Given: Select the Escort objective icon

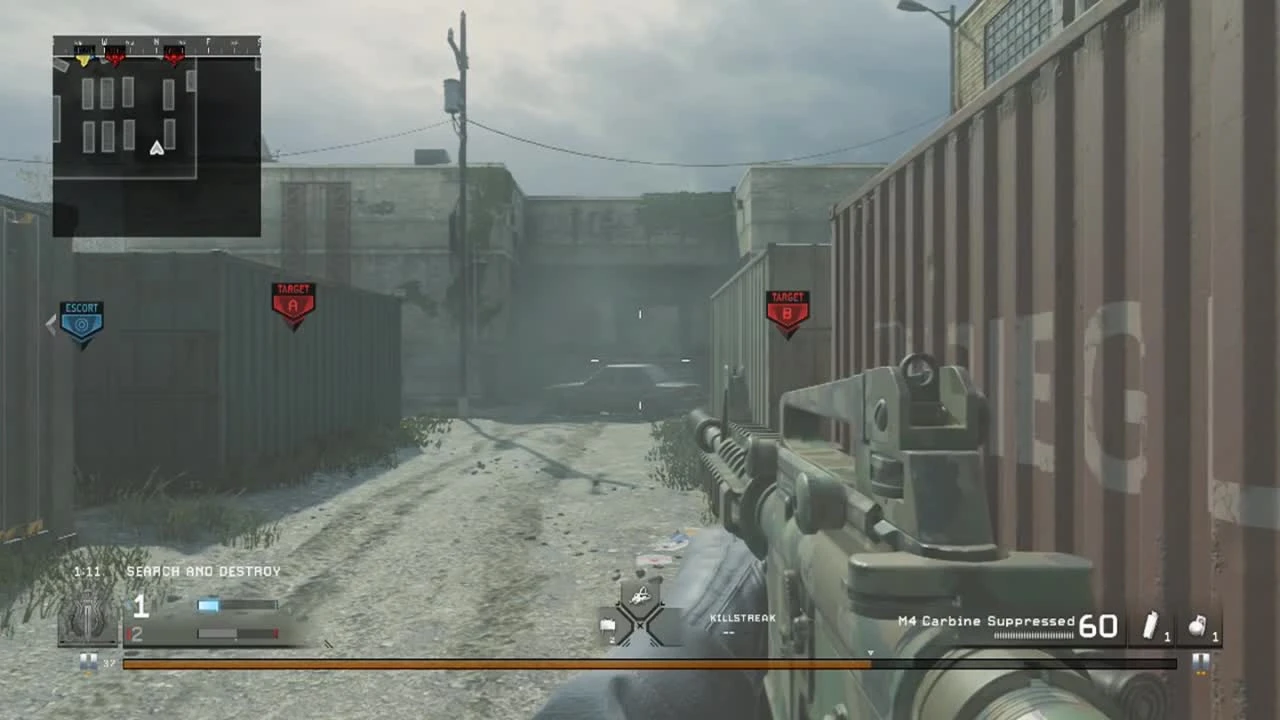Looking at the screenshot, I should pos(81,315).
